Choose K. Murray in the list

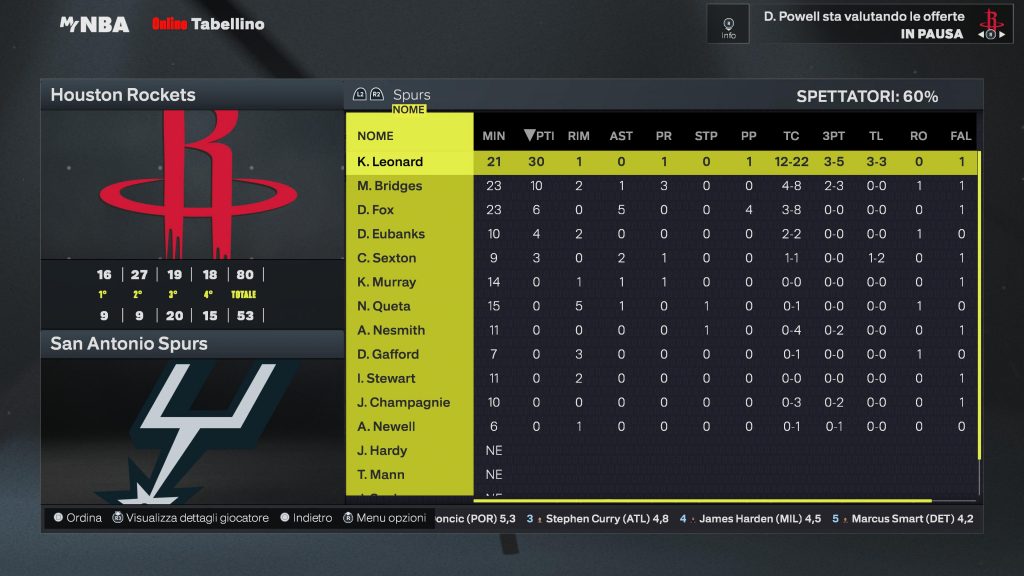pyautogui.click(x=387, y=282)
